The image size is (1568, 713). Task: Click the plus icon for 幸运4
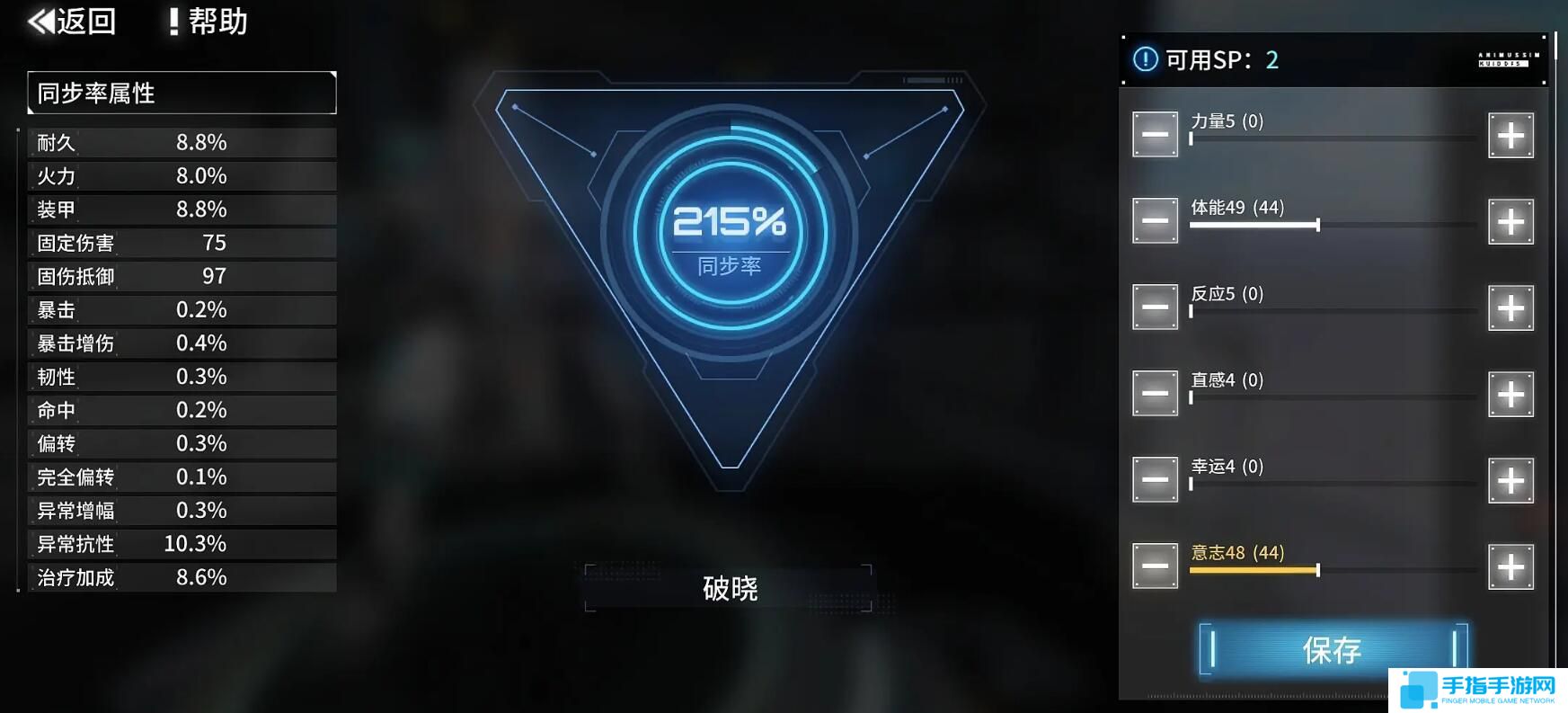[x=1510, y=480]
